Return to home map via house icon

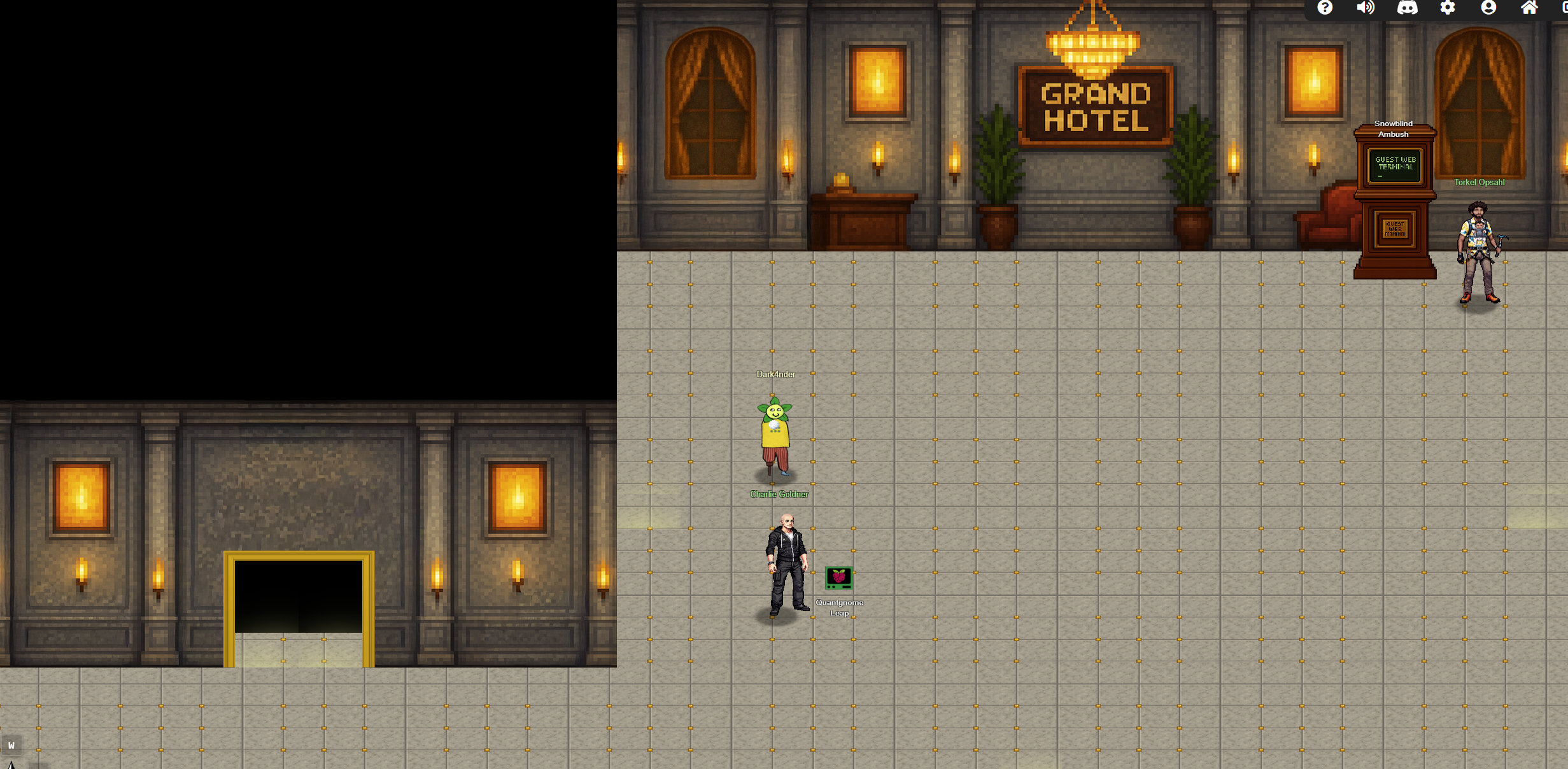1529,8
